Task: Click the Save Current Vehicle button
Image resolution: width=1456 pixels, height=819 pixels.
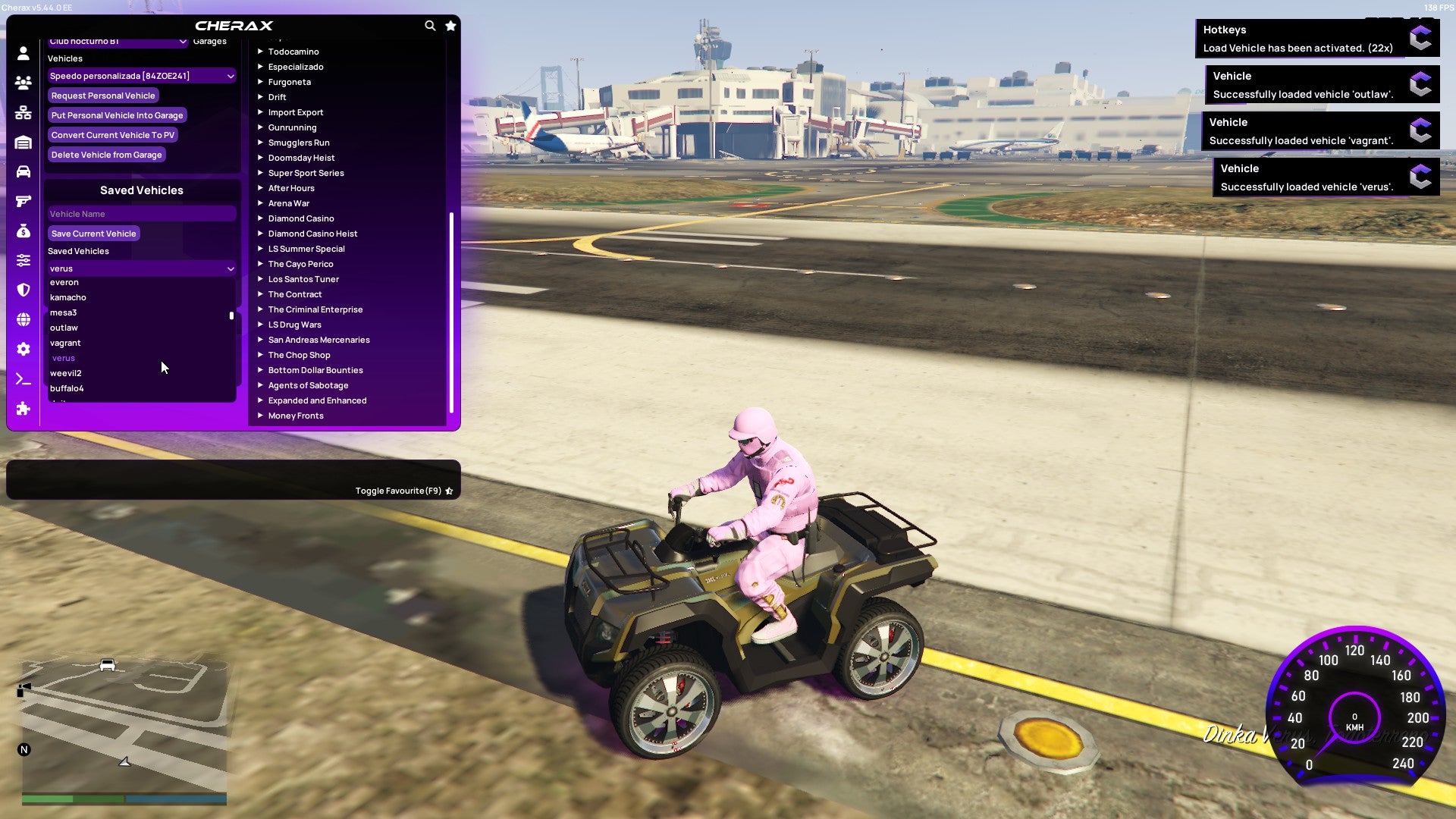Action: tap(93, 234)
